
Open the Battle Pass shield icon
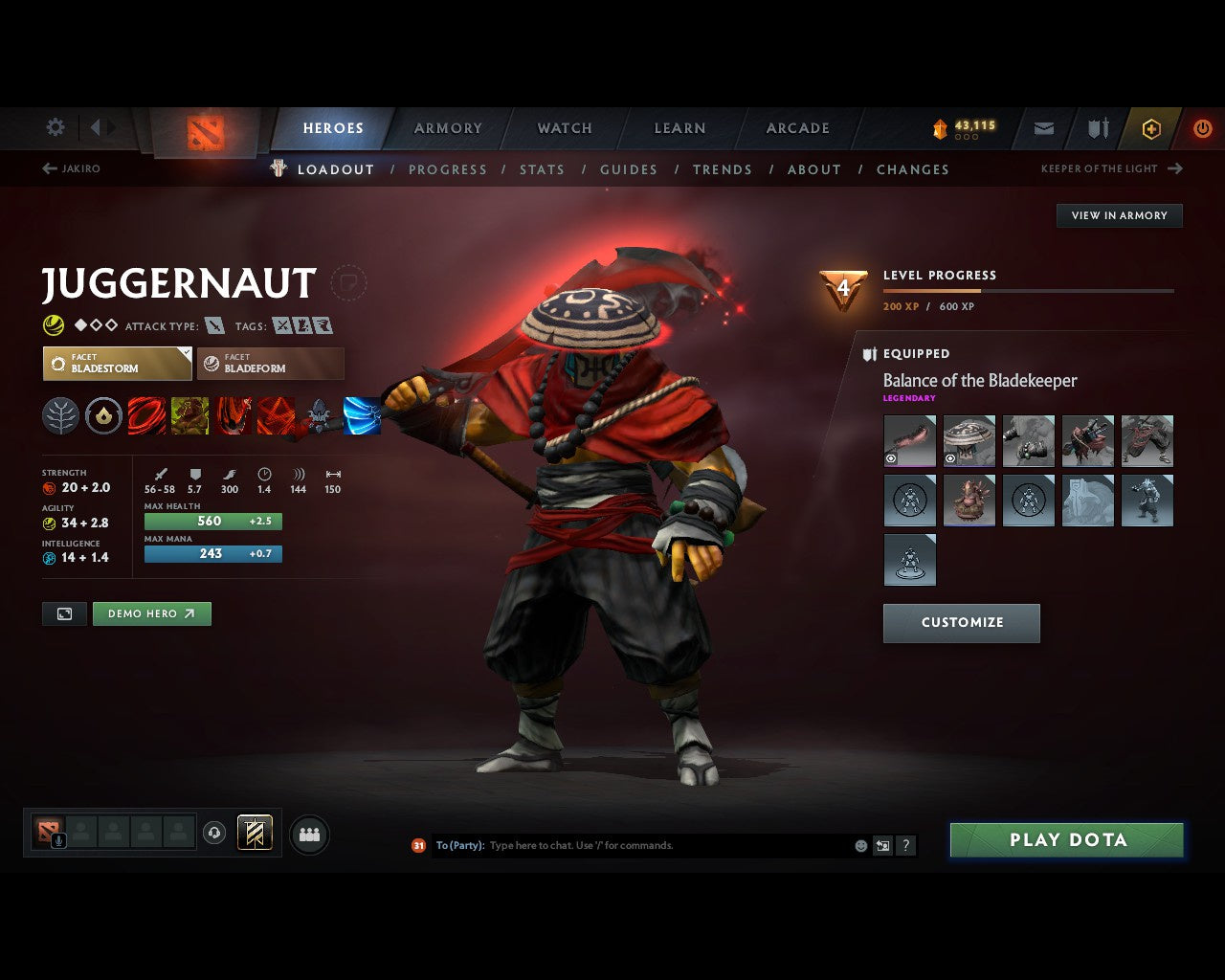pos(1097,127)
